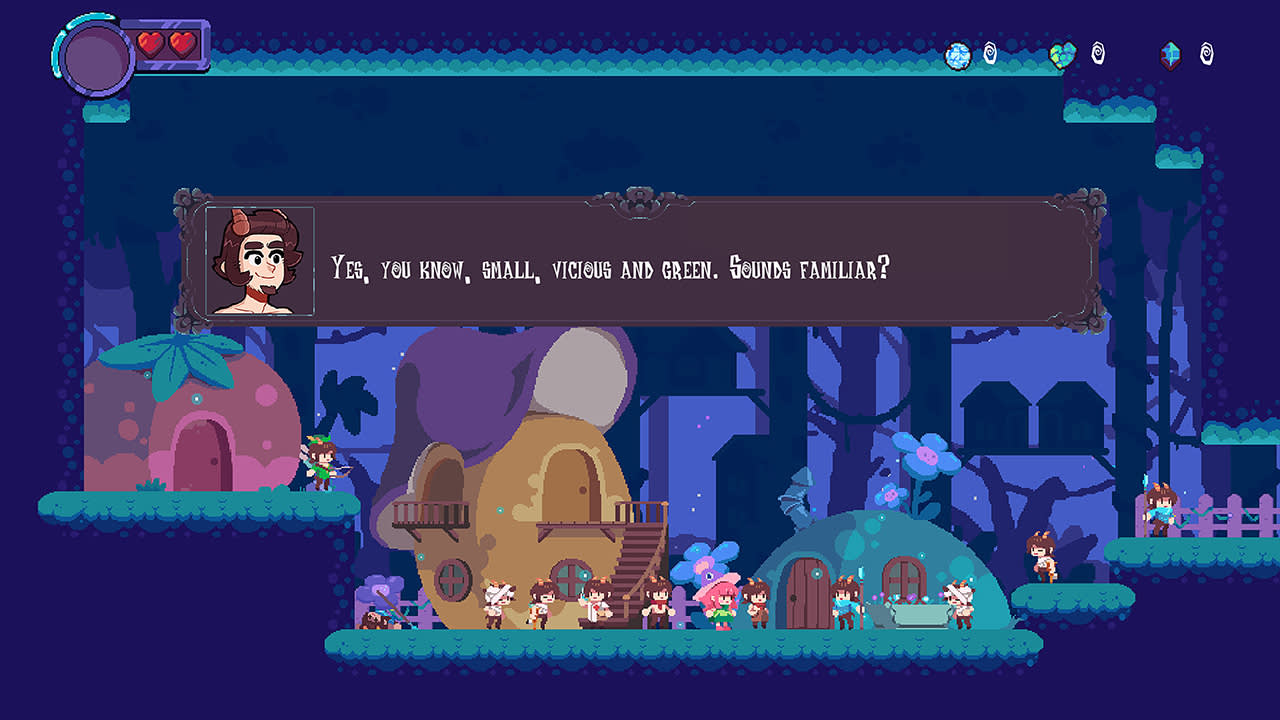Click the swirl symbol next to snowflake crystal
The image size is (1280, 720).
pyautogui.click(x=990, y=54)
